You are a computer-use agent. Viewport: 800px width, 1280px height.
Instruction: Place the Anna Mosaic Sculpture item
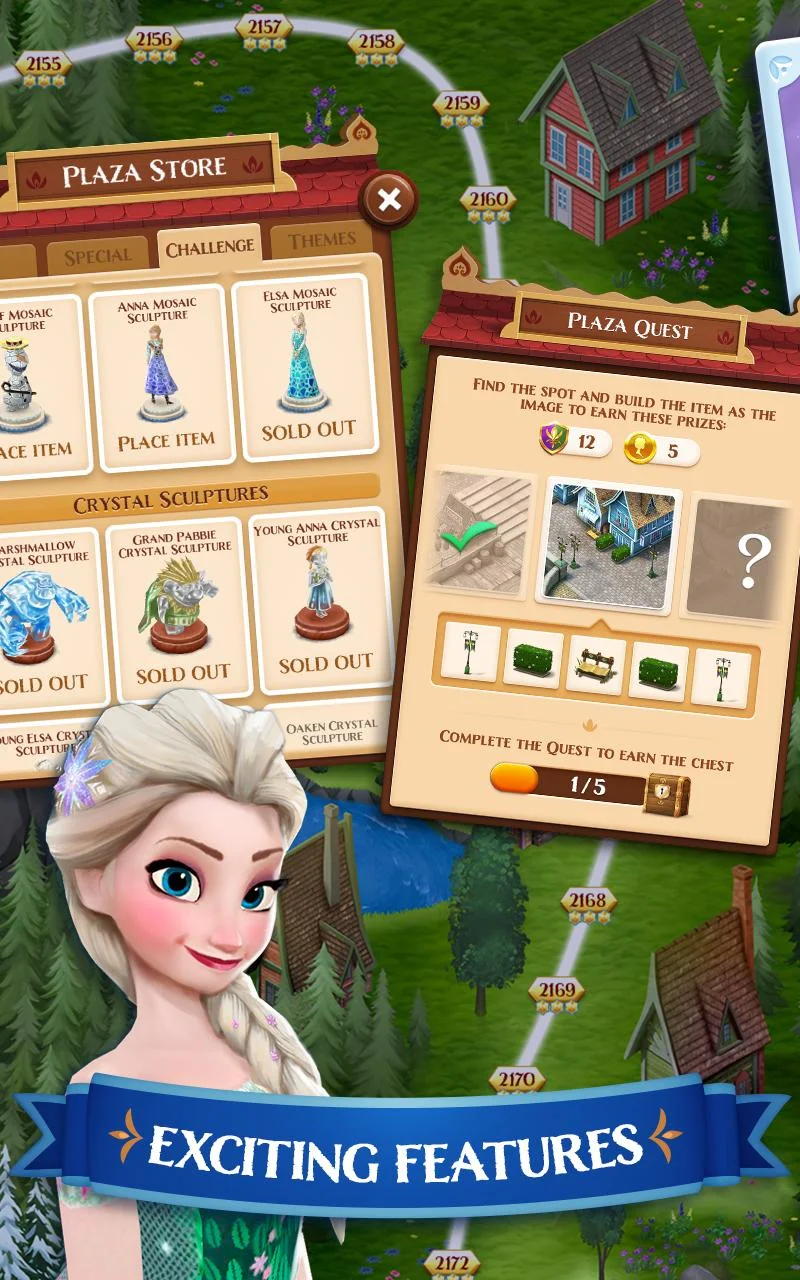[165, 441]
